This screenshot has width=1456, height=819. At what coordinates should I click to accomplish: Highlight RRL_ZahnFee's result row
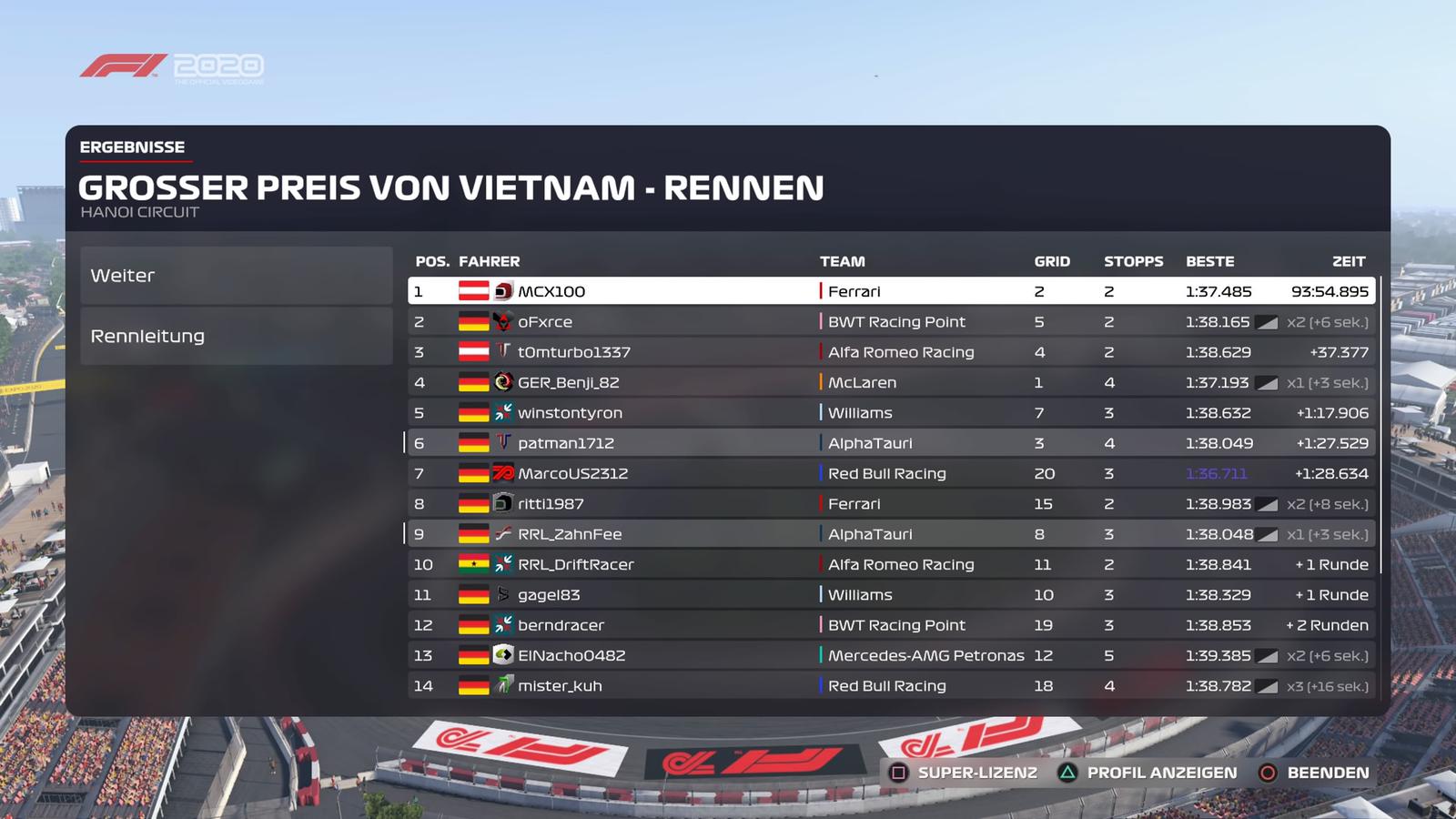[x=890, y=534]
